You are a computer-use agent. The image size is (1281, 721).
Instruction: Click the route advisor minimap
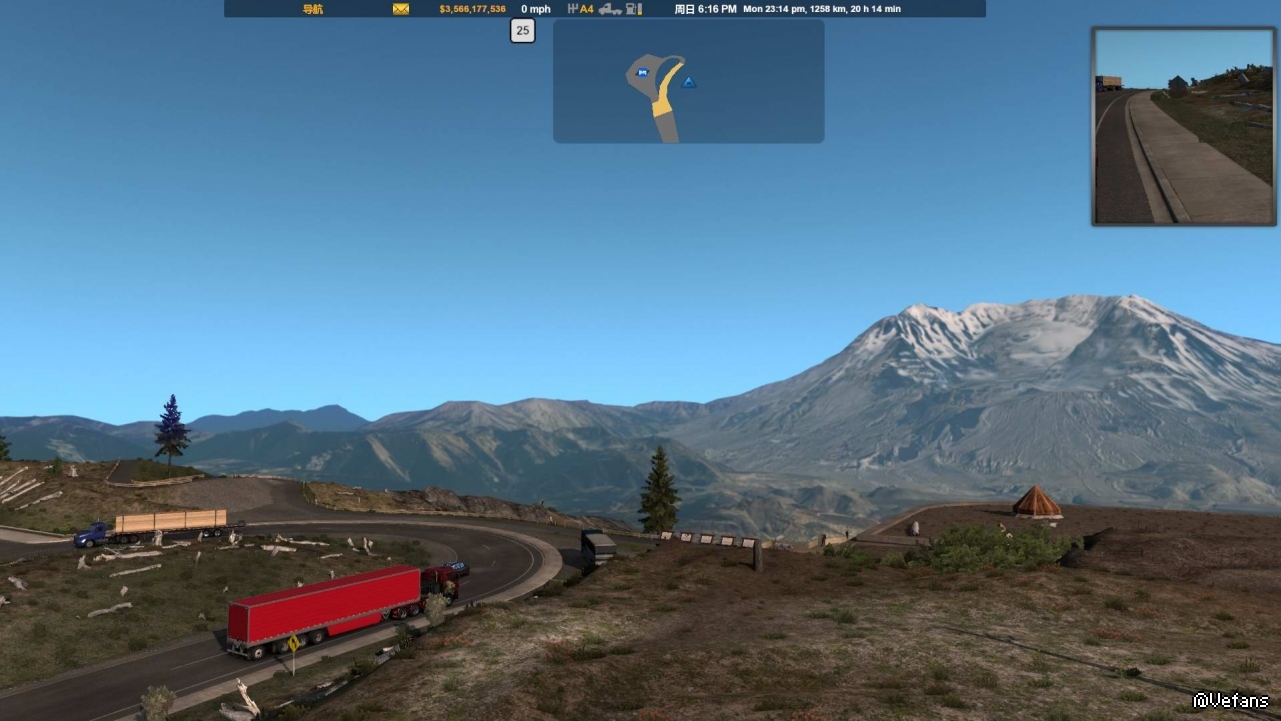[x=688, y=81]
